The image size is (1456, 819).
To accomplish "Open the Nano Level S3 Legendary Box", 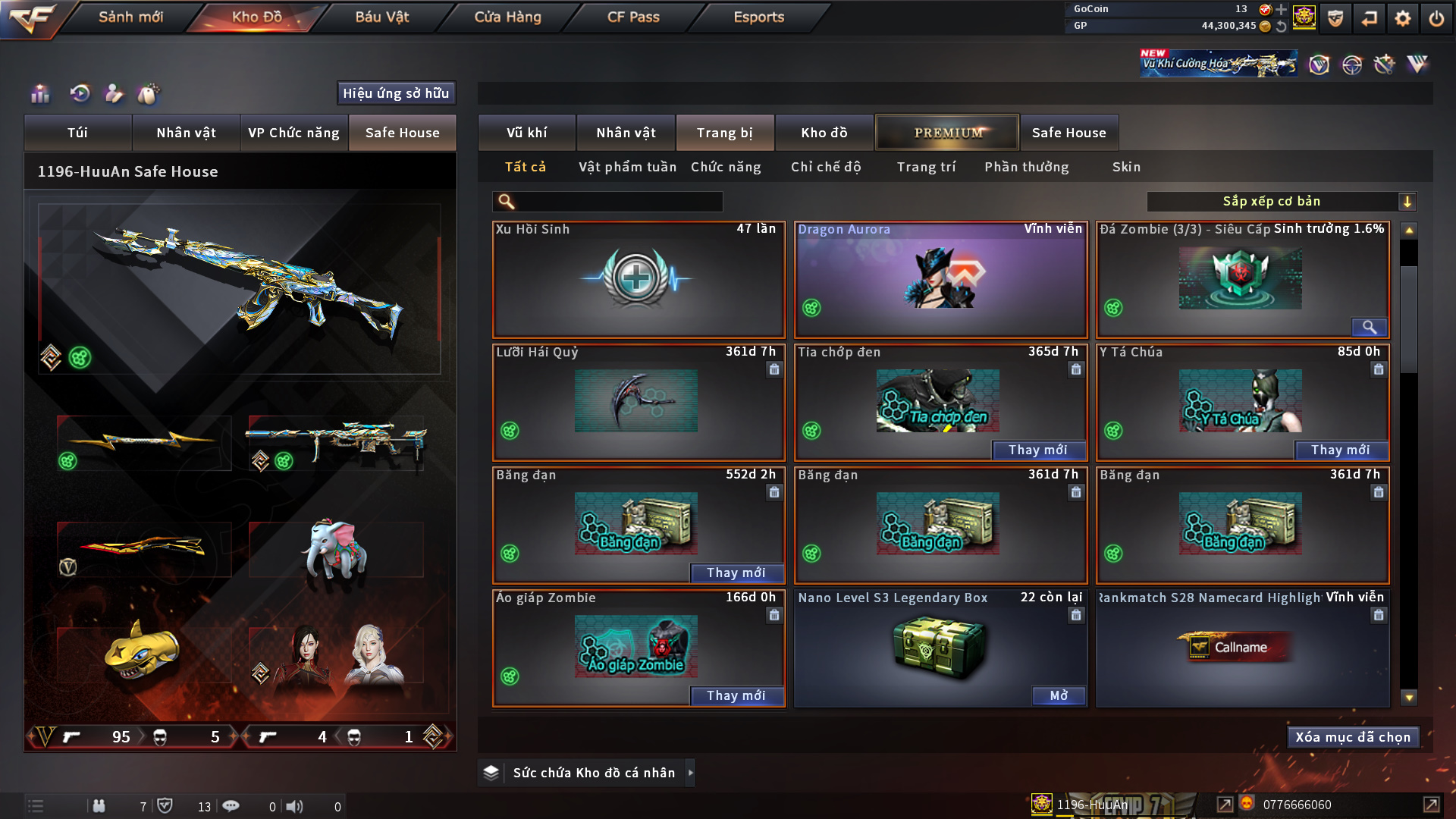I will tap(1059, 696).
